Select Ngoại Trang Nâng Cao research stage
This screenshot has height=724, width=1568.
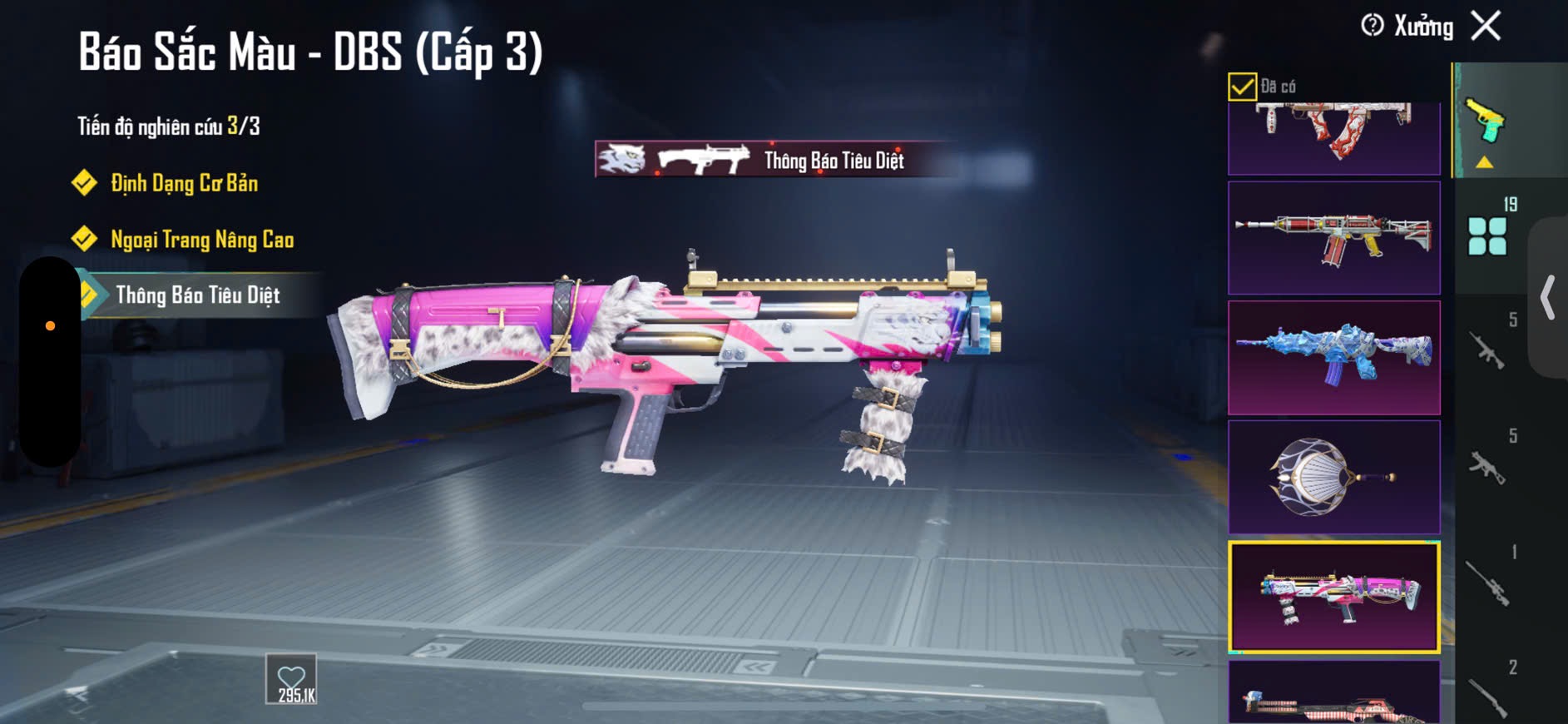point(202,240)
